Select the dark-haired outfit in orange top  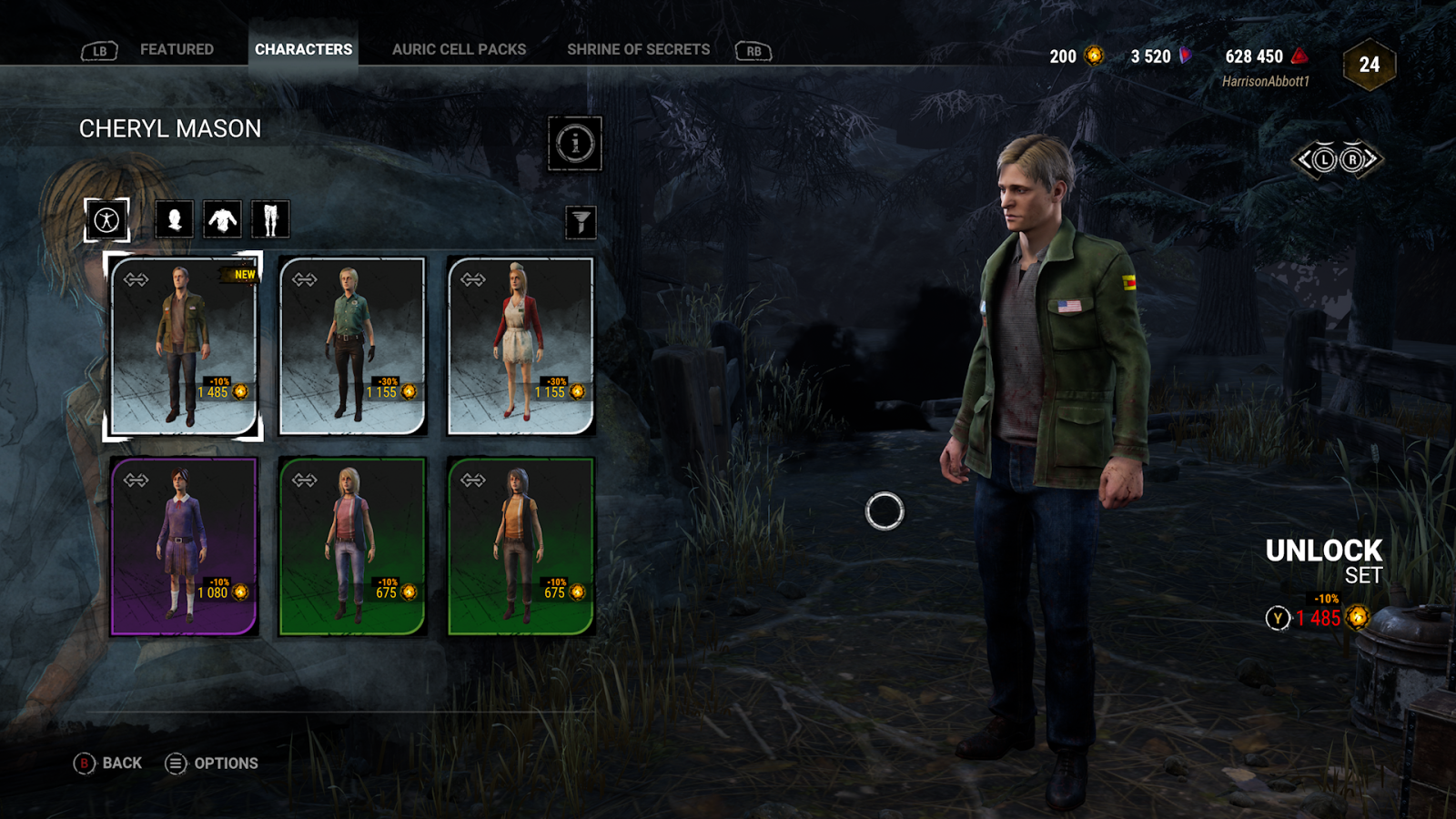coord(521,546)
